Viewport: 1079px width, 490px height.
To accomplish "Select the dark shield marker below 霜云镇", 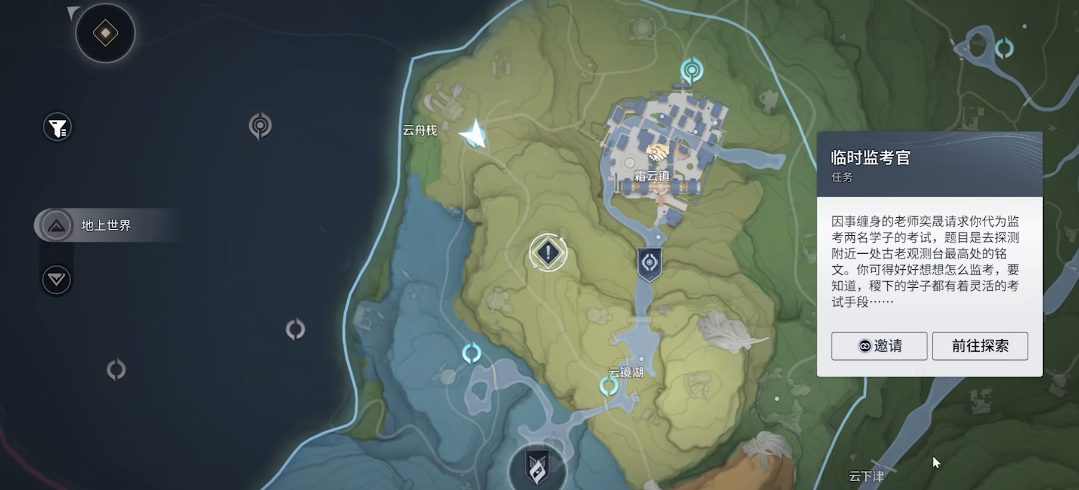I will click(649, 263).
